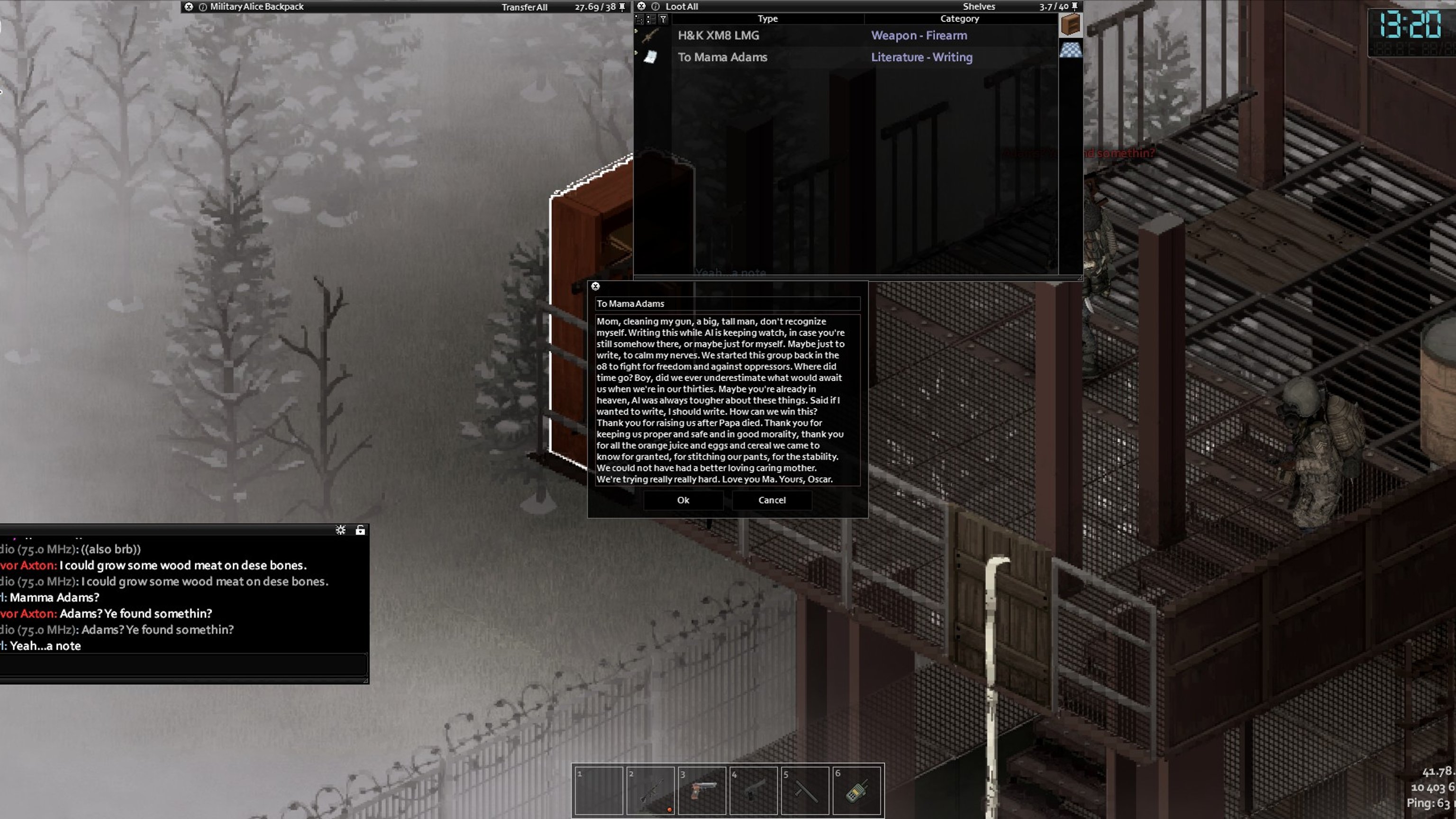Close the note window with the X
This screenshot has width=1456, height=819.
tap(595, 287)
